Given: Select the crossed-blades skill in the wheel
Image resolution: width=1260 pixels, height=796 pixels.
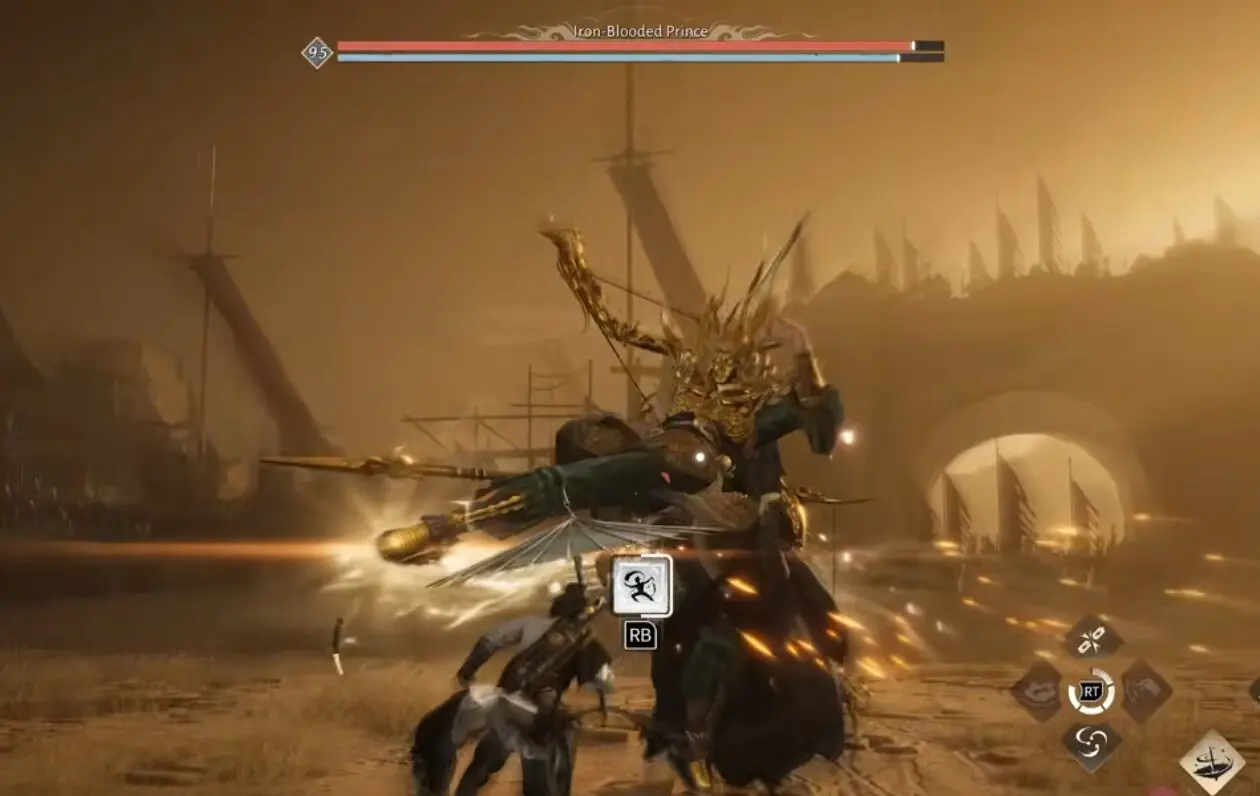Looking at the screenshot, I should (x=1091, y=638).
